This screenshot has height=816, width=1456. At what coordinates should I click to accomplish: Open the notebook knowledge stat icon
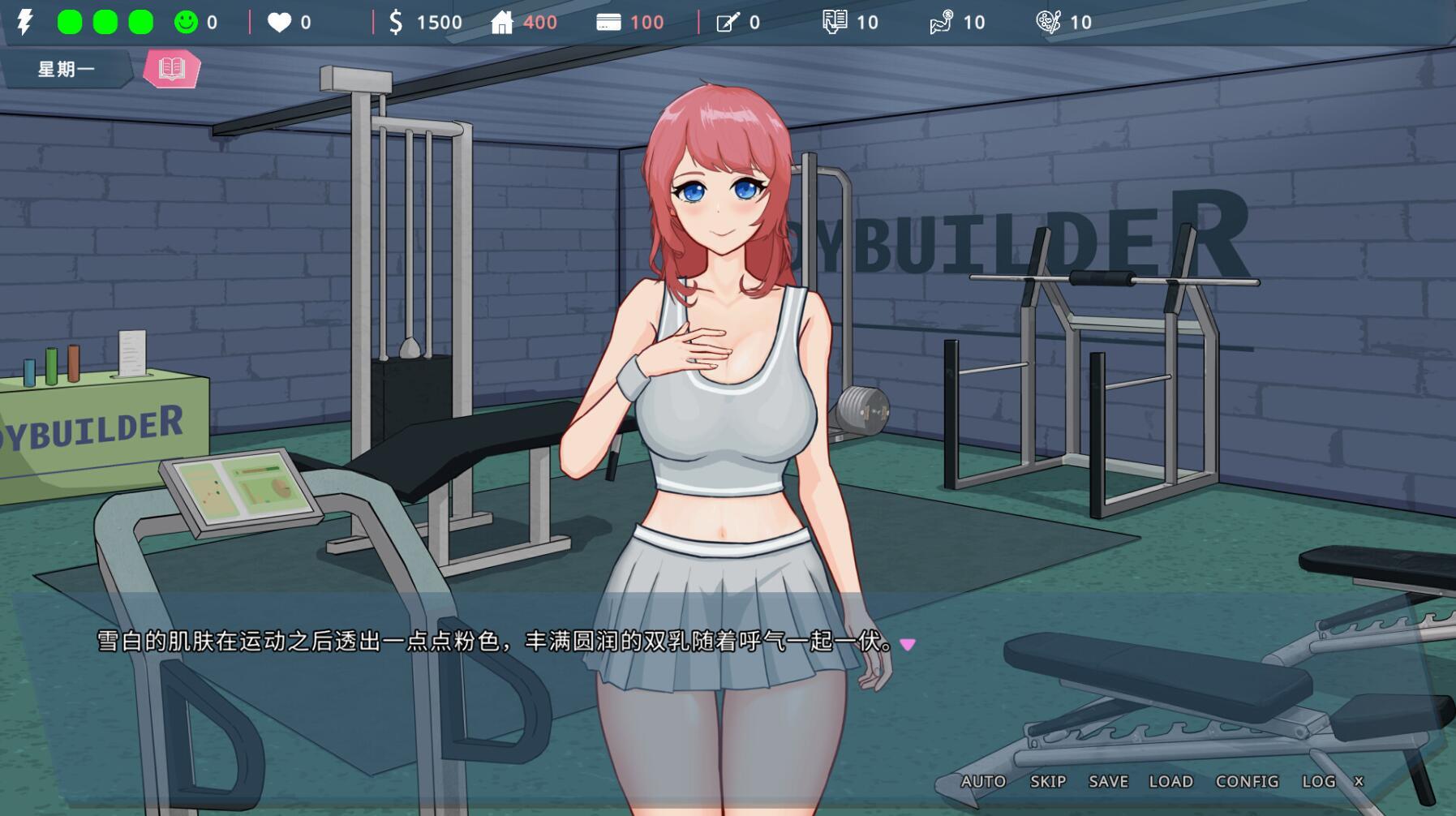pyautogui.click(x=837, y=22)
